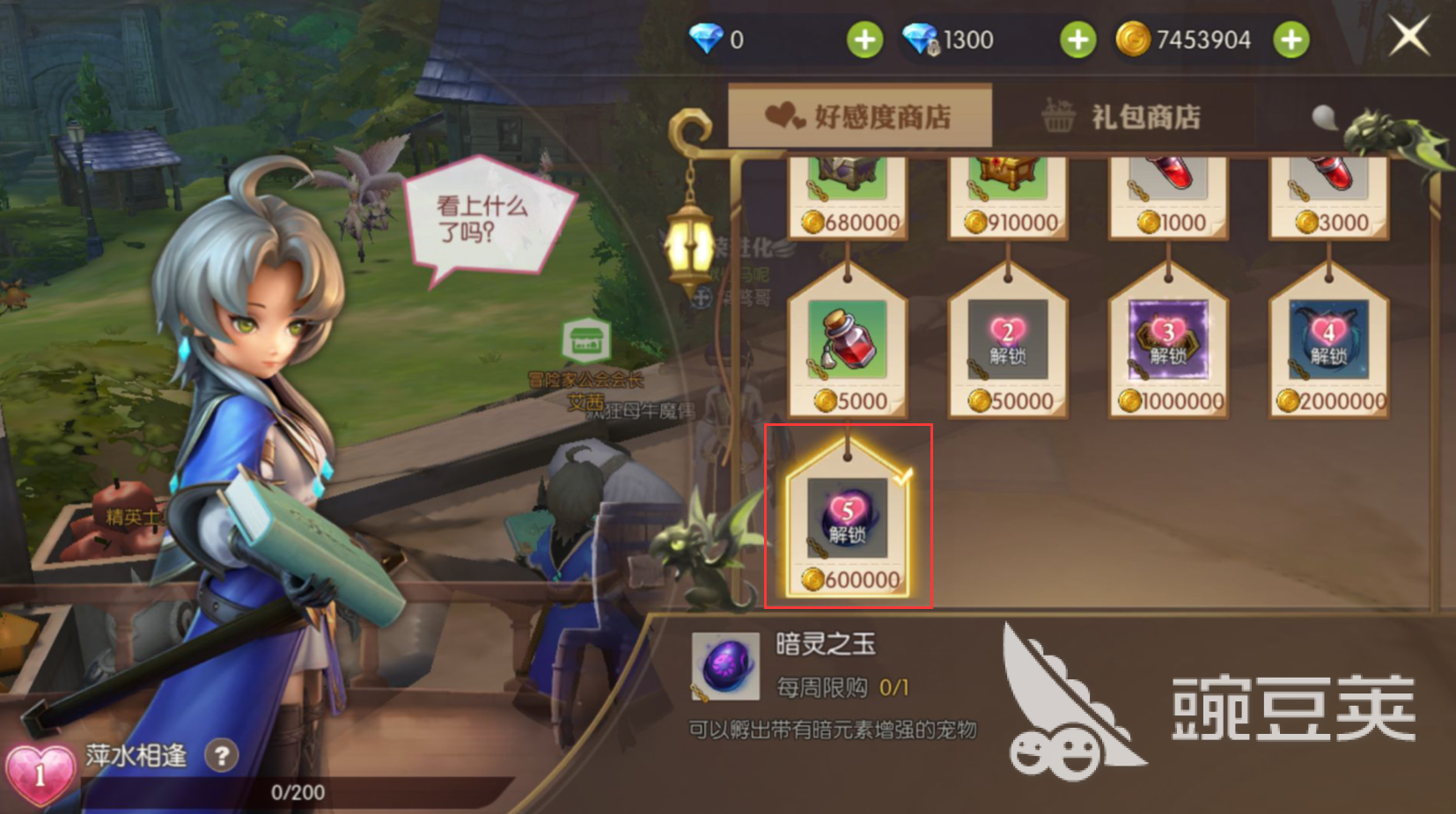Switch to the 好感度商店 tab
The image size is (1456, 814).
(860, 115)
